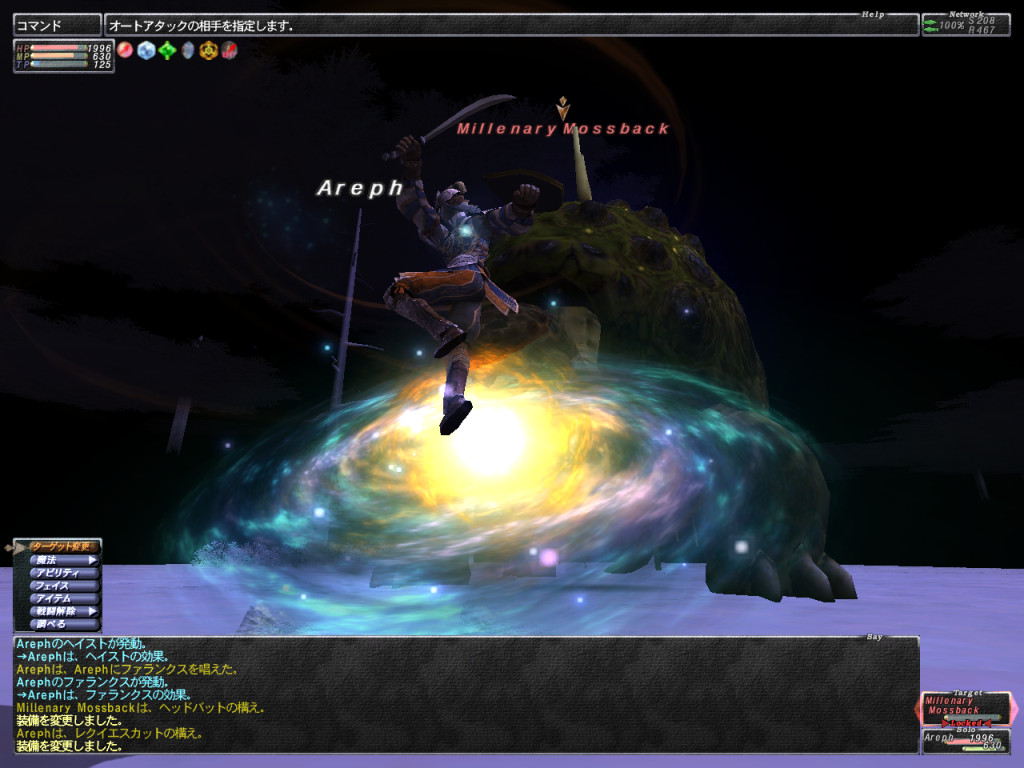Select the golden hexagon buff icon

208,50
